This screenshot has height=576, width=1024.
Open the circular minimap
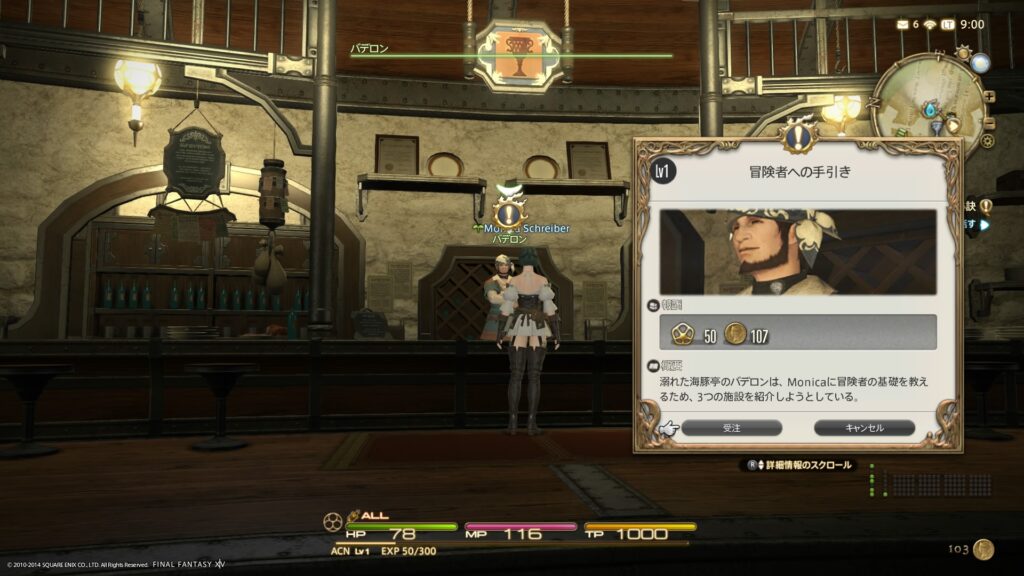pos(927,102)
